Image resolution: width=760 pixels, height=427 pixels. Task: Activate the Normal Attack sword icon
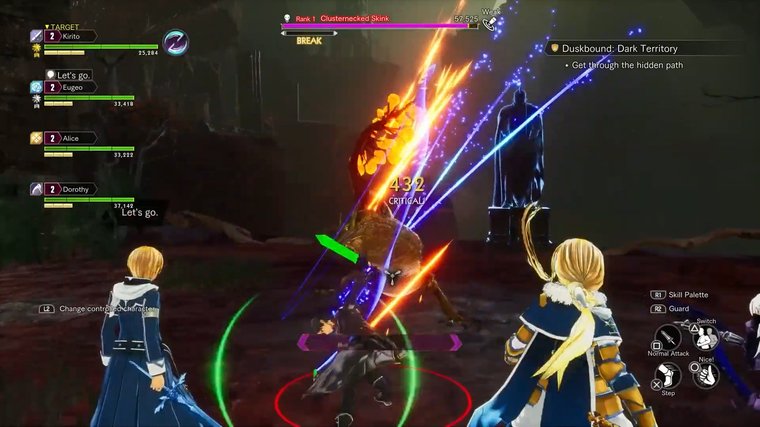click(667, 338)
